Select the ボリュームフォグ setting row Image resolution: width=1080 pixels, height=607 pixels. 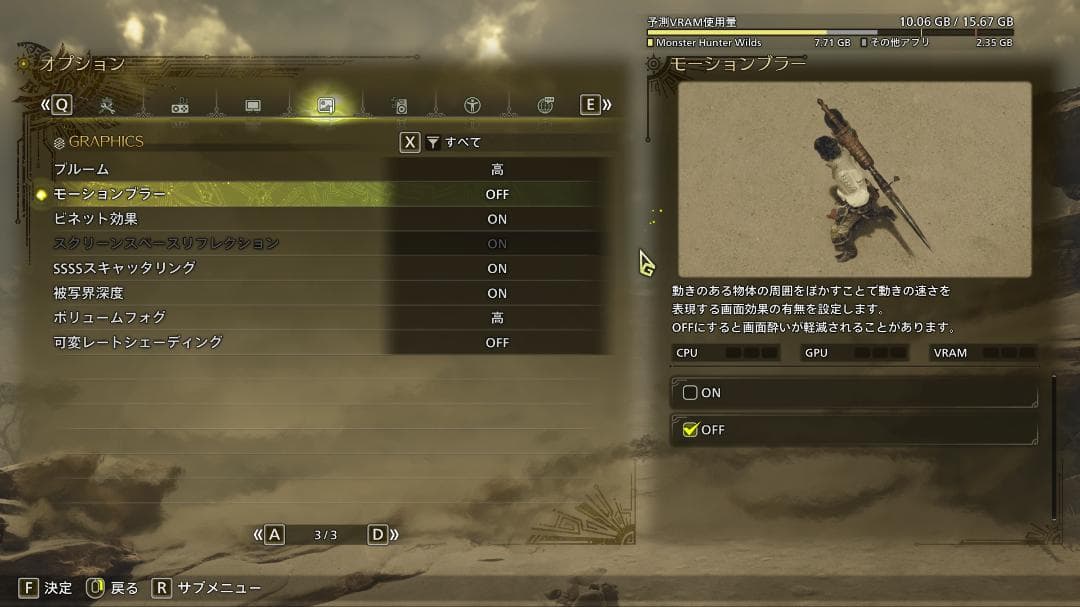330,318
